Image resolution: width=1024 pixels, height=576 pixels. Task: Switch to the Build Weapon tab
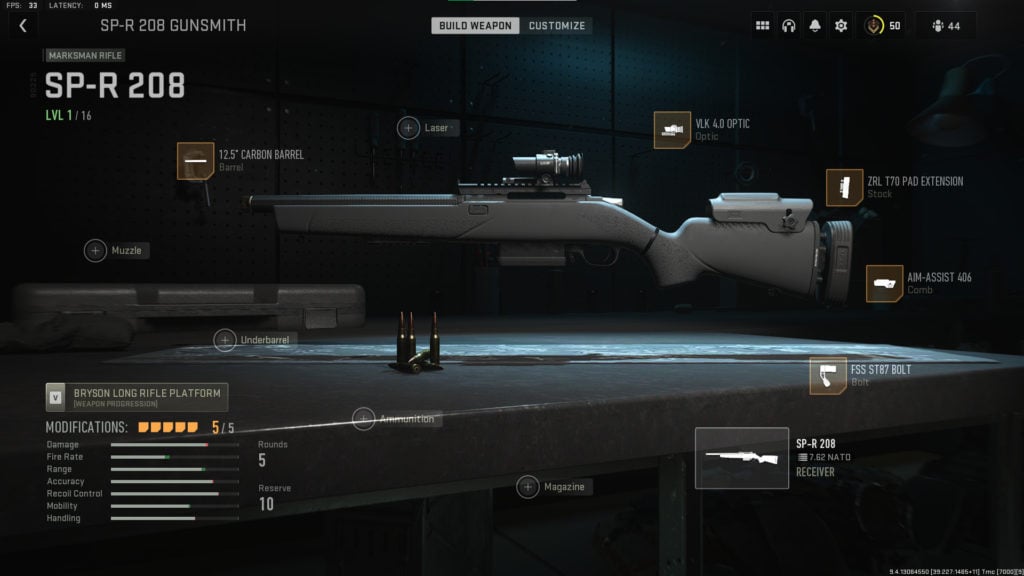pyautogui.click(x=475, y=25)
